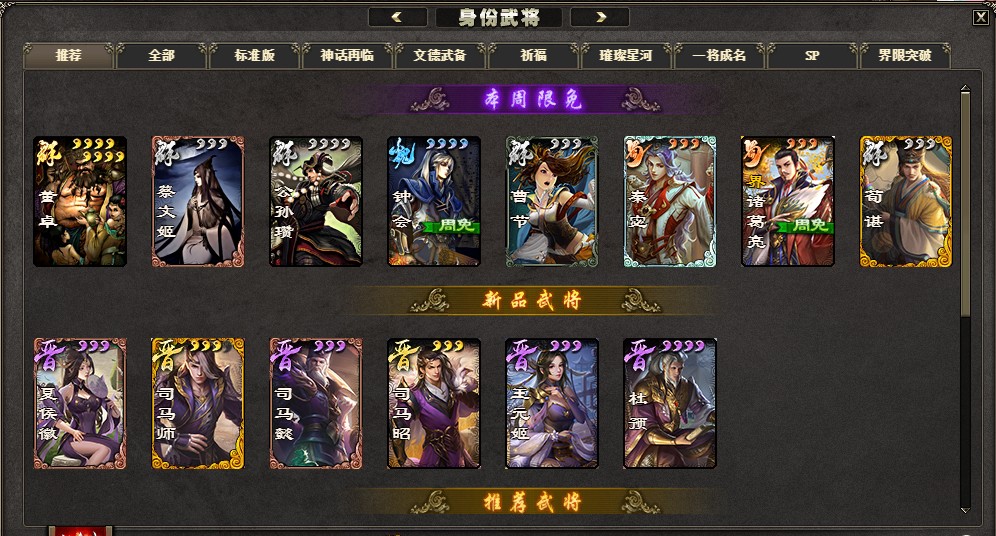Switch to the 全部 tab

(x=162, y=56)
